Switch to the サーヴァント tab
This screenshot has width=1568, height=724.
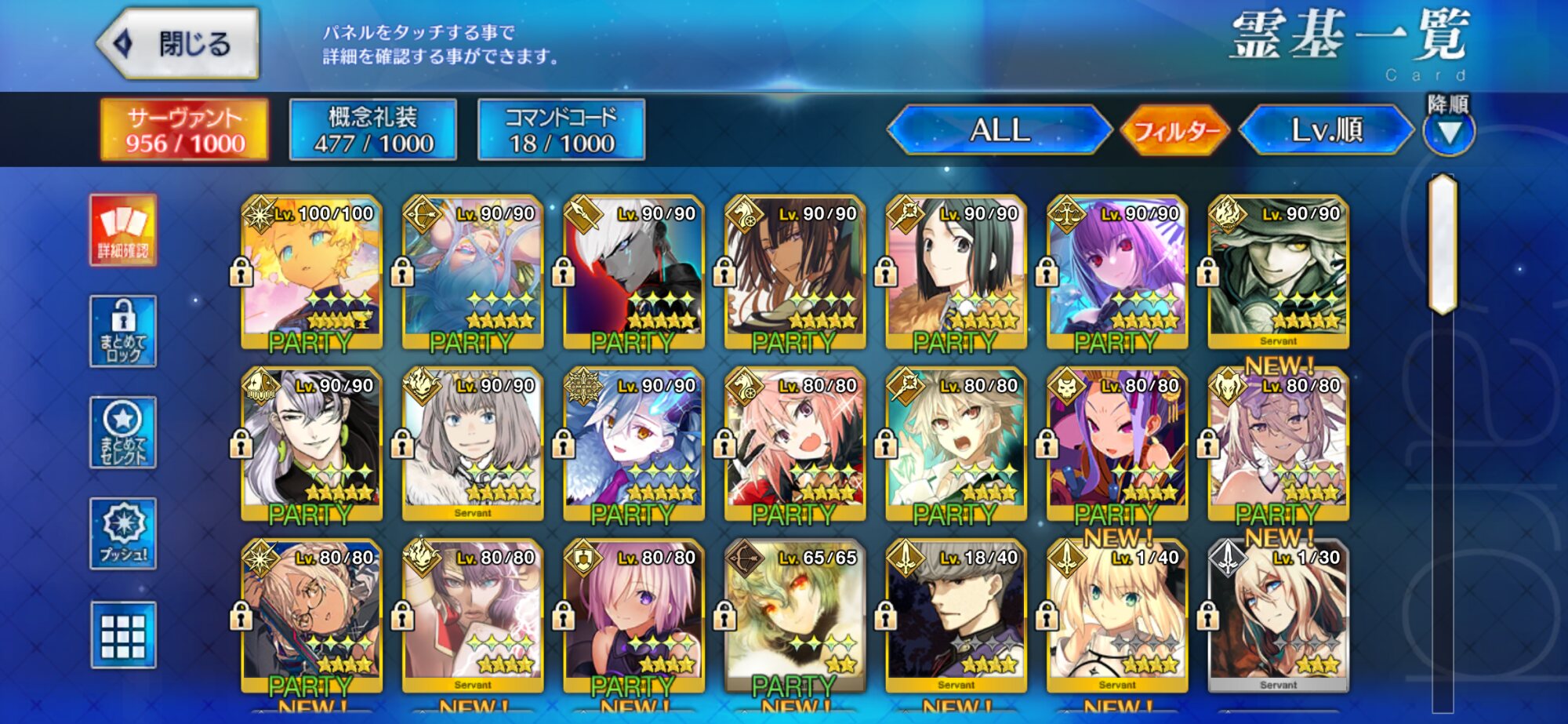(x=185, y=130)
